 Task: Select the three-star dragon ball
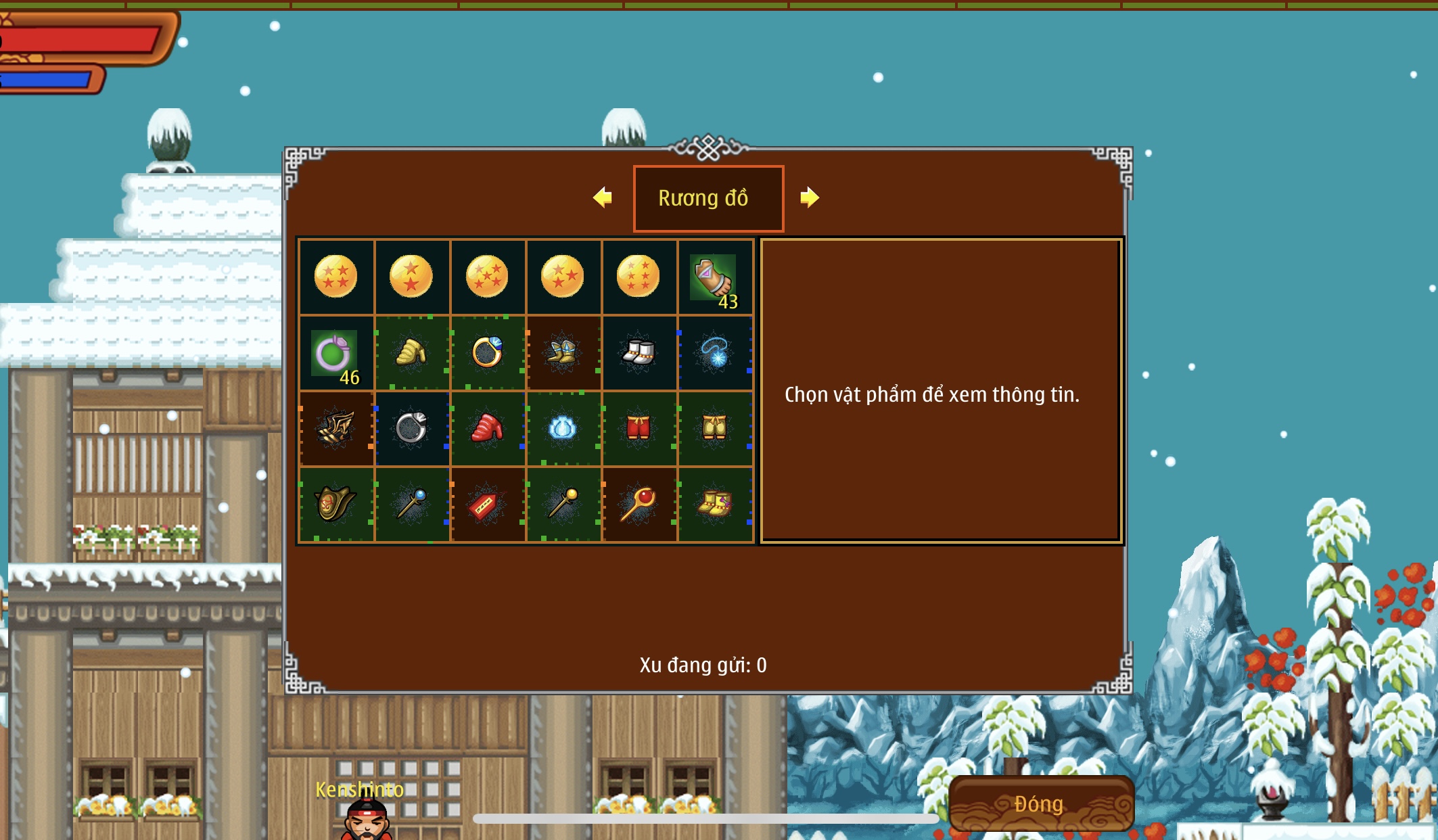pyautogui.click(x=563, y=277)
